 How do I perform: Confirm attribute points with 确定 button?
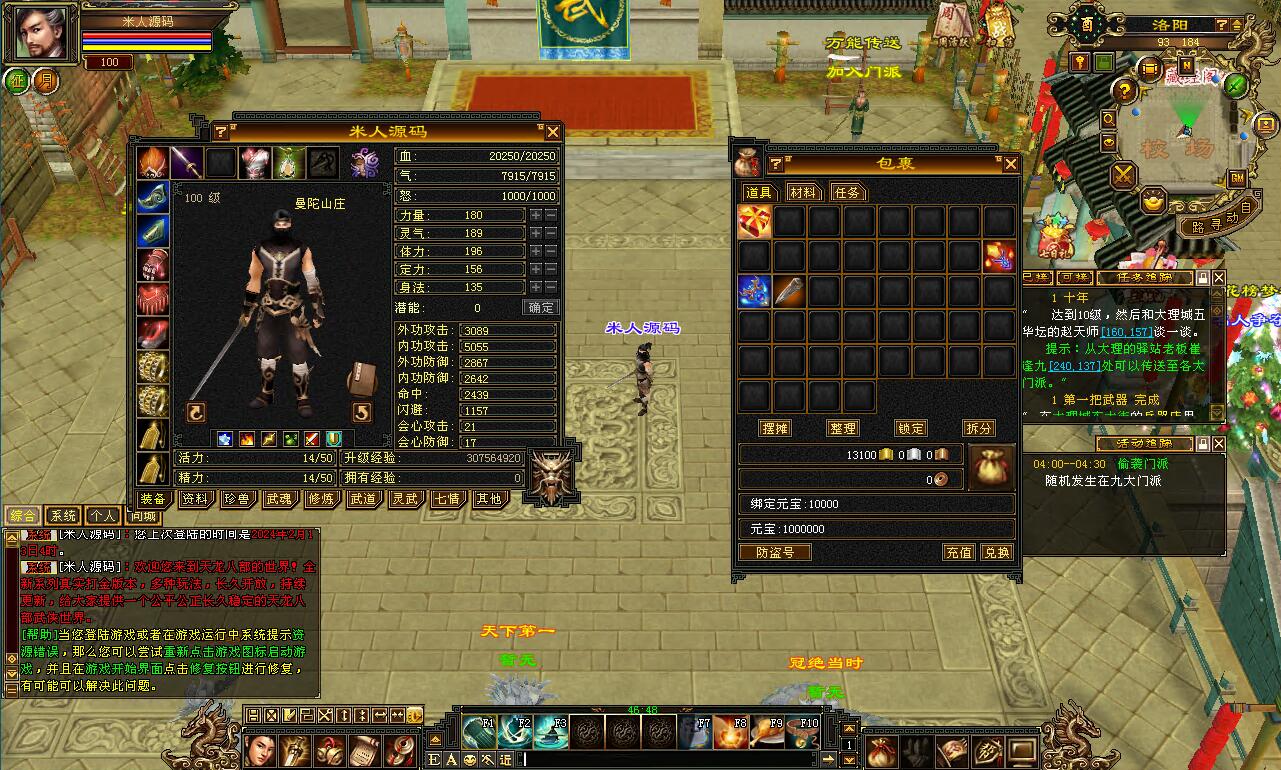tap(540, 308)
